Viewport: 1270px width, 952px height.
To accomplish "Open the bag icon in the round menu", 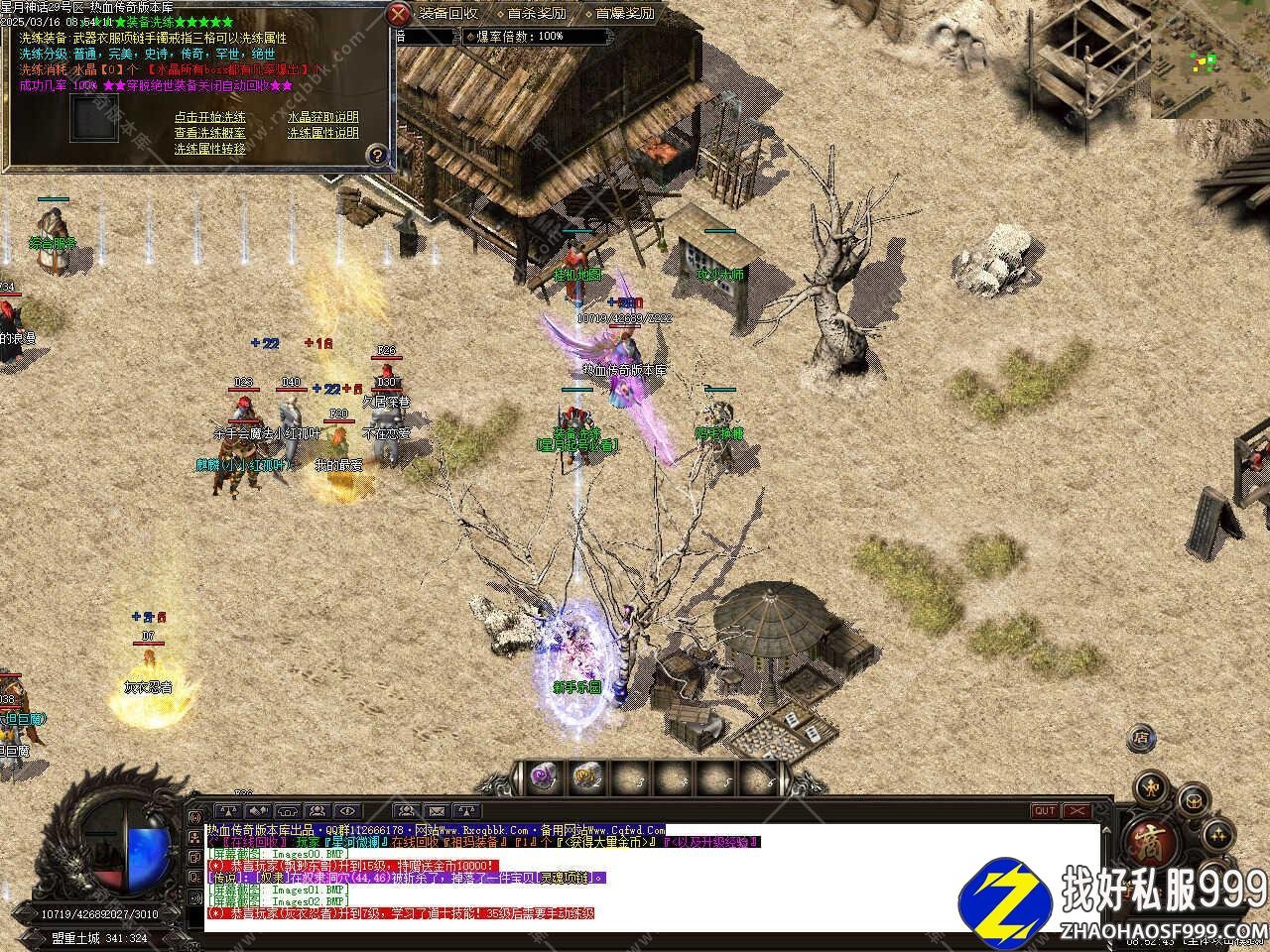I will 1192,799.
